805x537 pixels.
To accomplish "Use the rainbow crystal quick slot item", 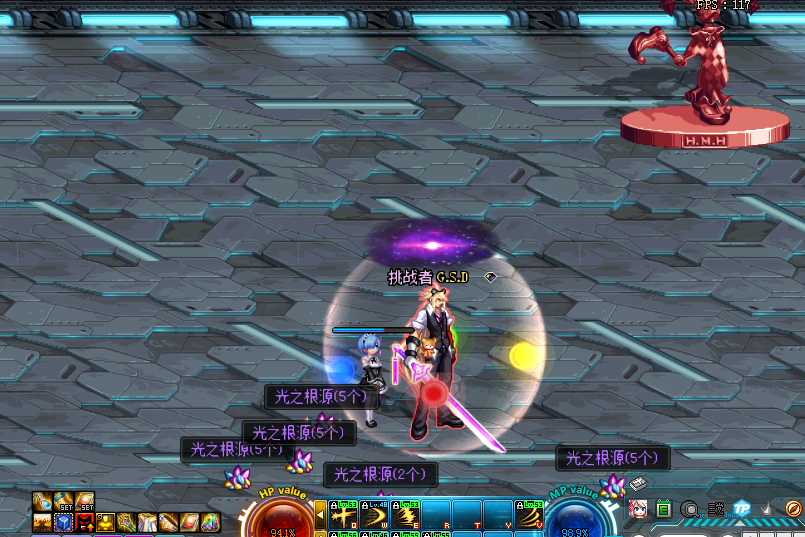I will click(x=210, y=522).
